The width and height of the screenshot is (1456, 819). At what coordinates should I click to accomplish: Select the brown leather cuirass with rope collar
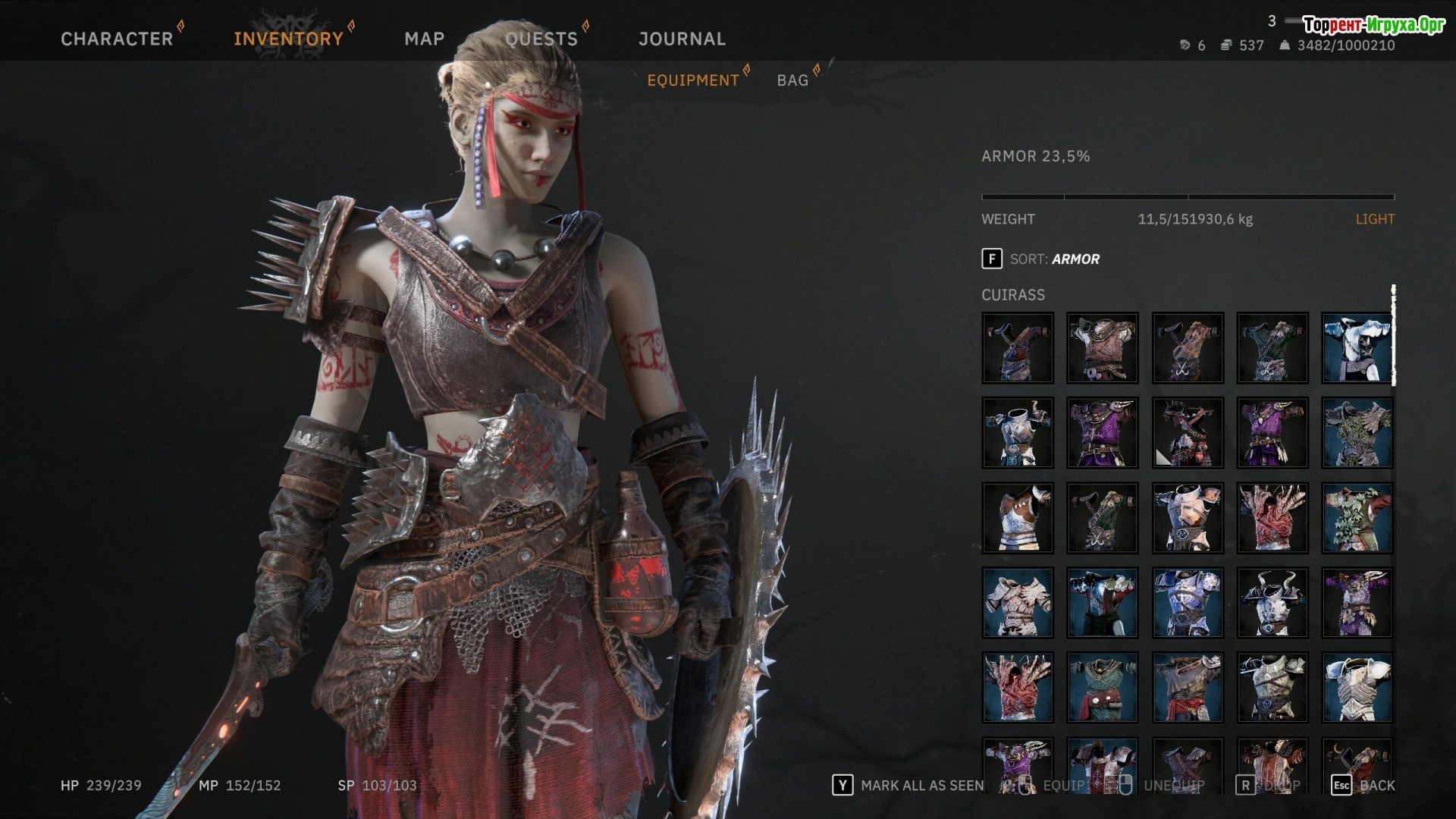[x=1102, y=348]
